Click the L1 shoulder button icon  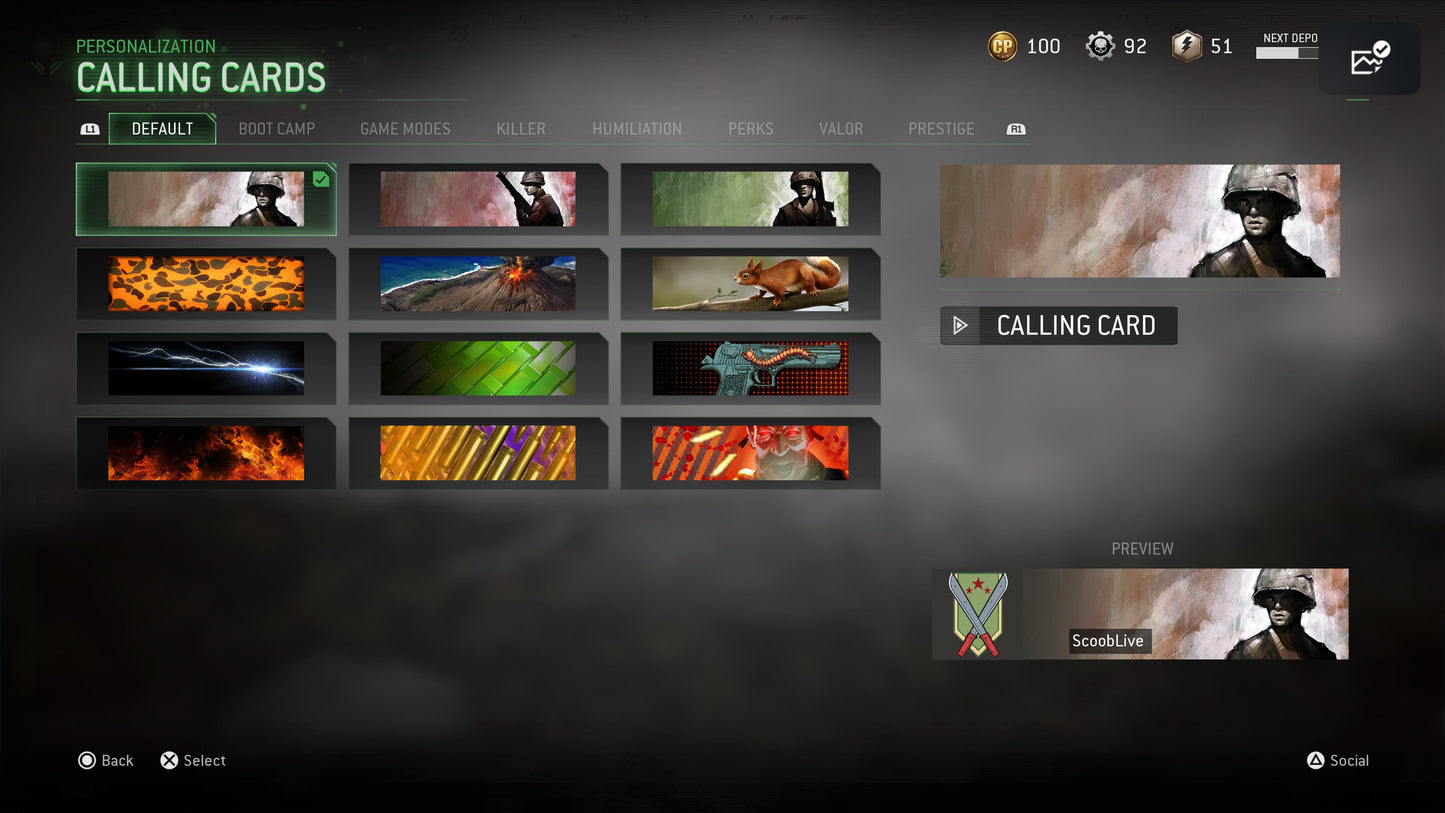pyautogui.click(x=90, y=129)
